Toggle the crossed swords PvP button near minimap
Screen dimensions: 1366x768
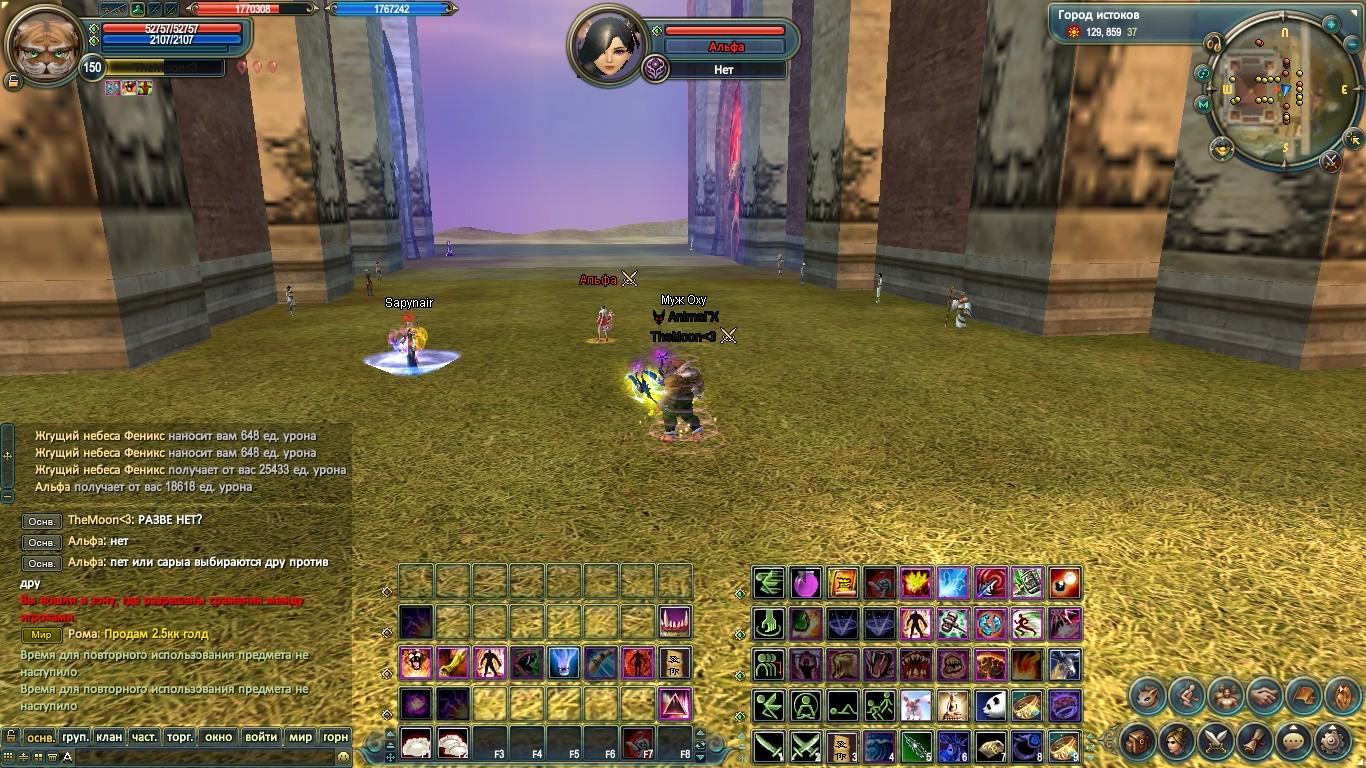click(x=1330, y=160)
